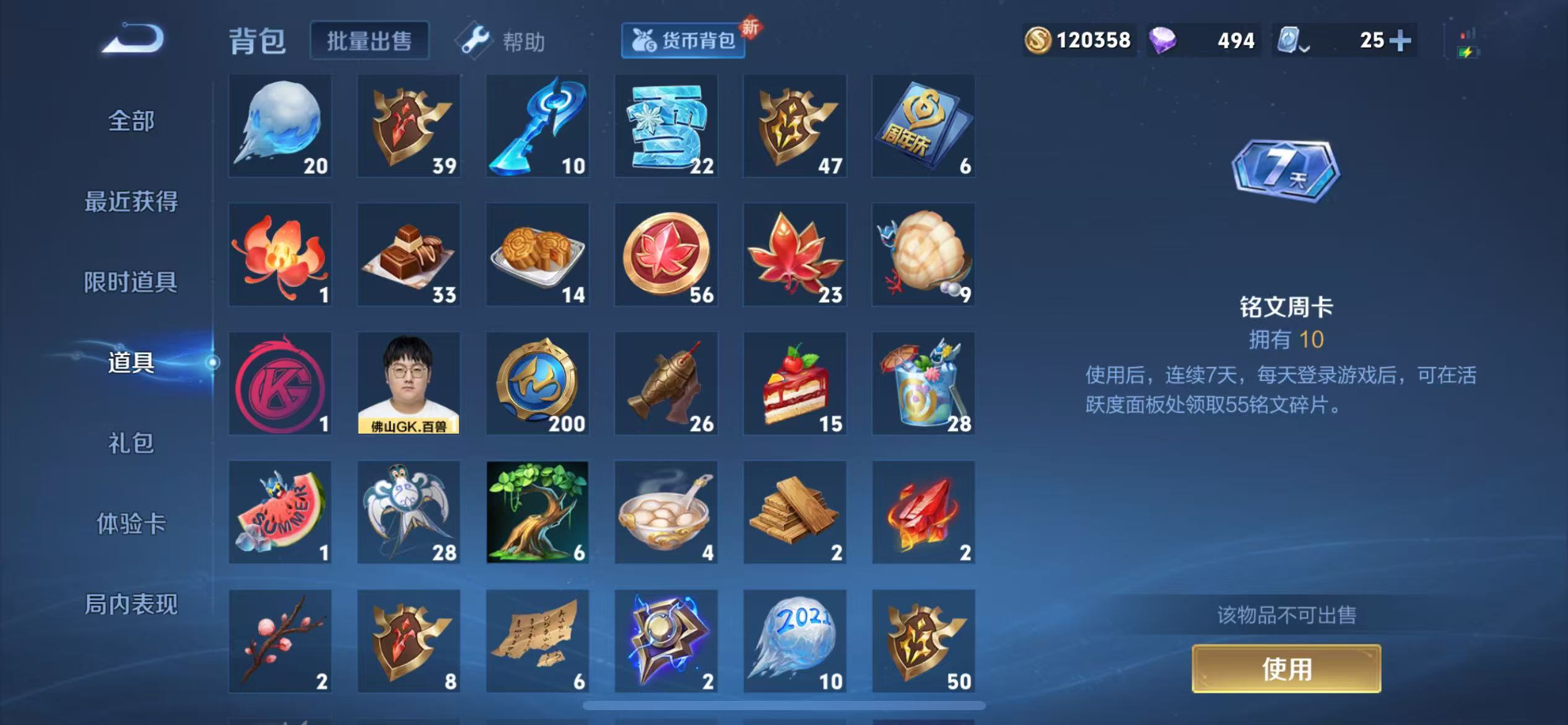View the 体验卡 trial card tab
The image size is (1568, 725).
131,524
